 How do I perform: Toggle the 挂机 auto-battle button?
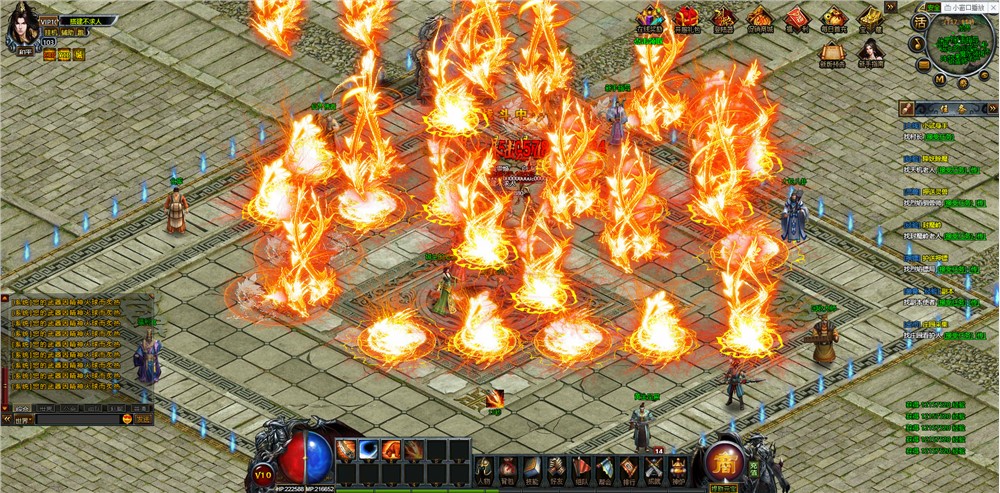(50, 33)
